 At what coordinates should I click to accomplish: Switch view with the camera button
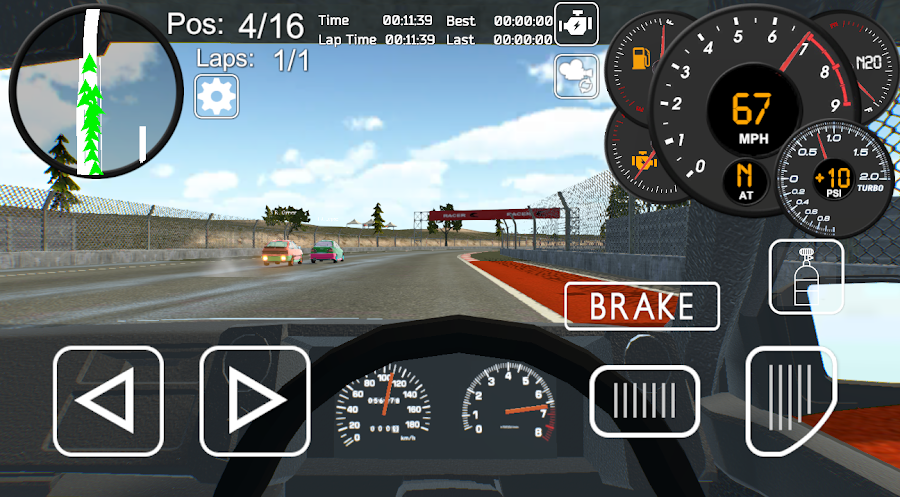point(577,75)
